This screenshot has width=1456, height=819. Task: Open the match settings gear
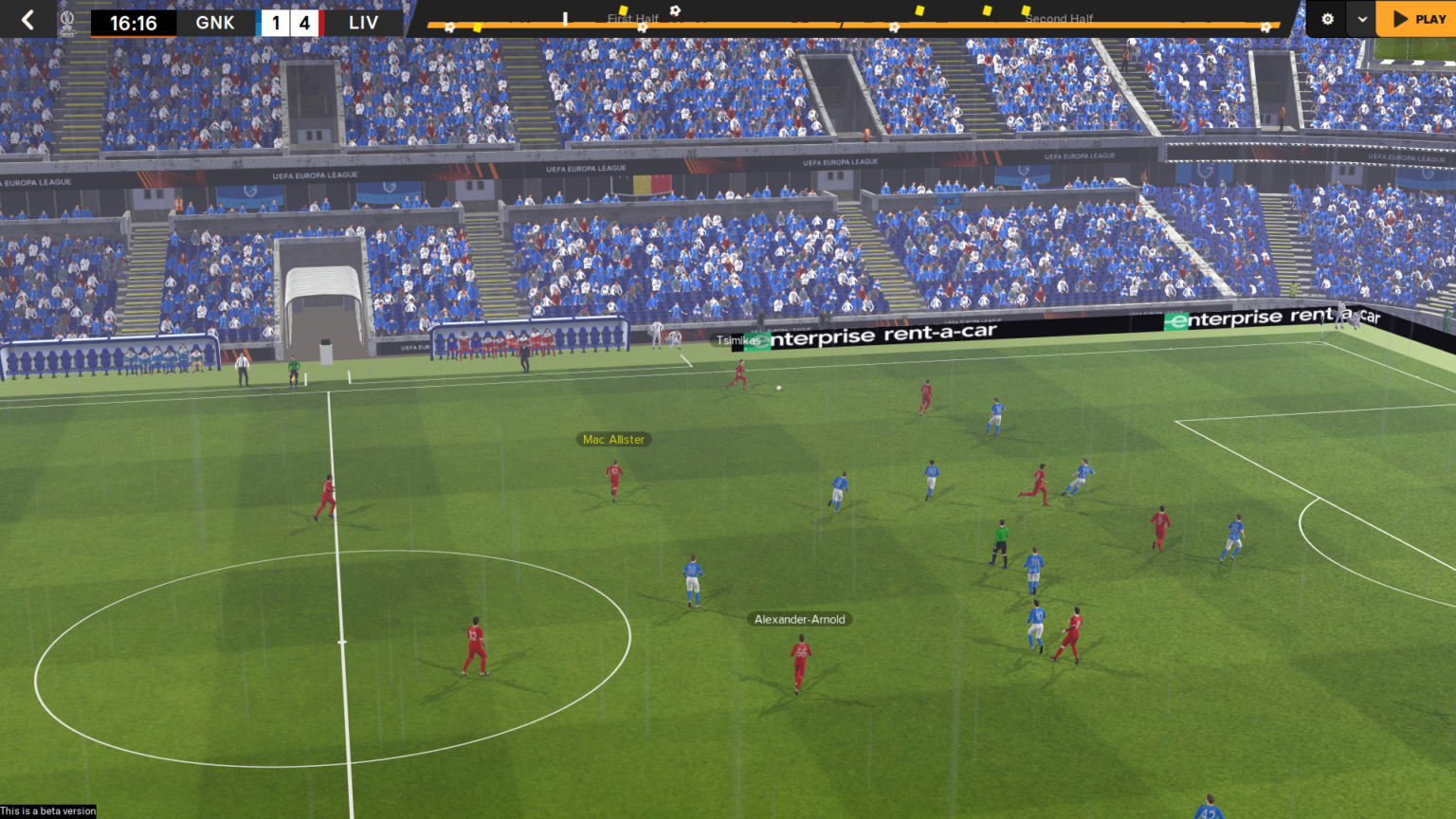pyautogui.click(x=1327, y=18)
